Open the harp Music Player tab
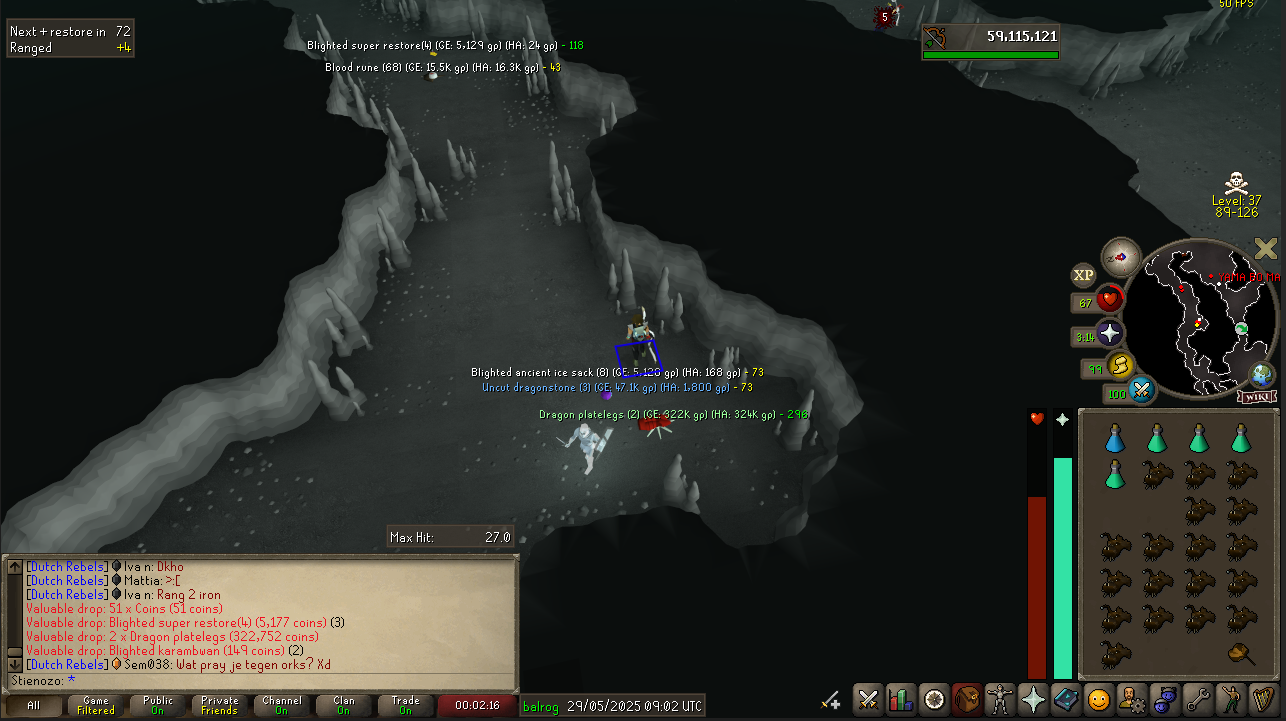The image size is (1286, 721). pyautogui.click(x=1263, y=699)
